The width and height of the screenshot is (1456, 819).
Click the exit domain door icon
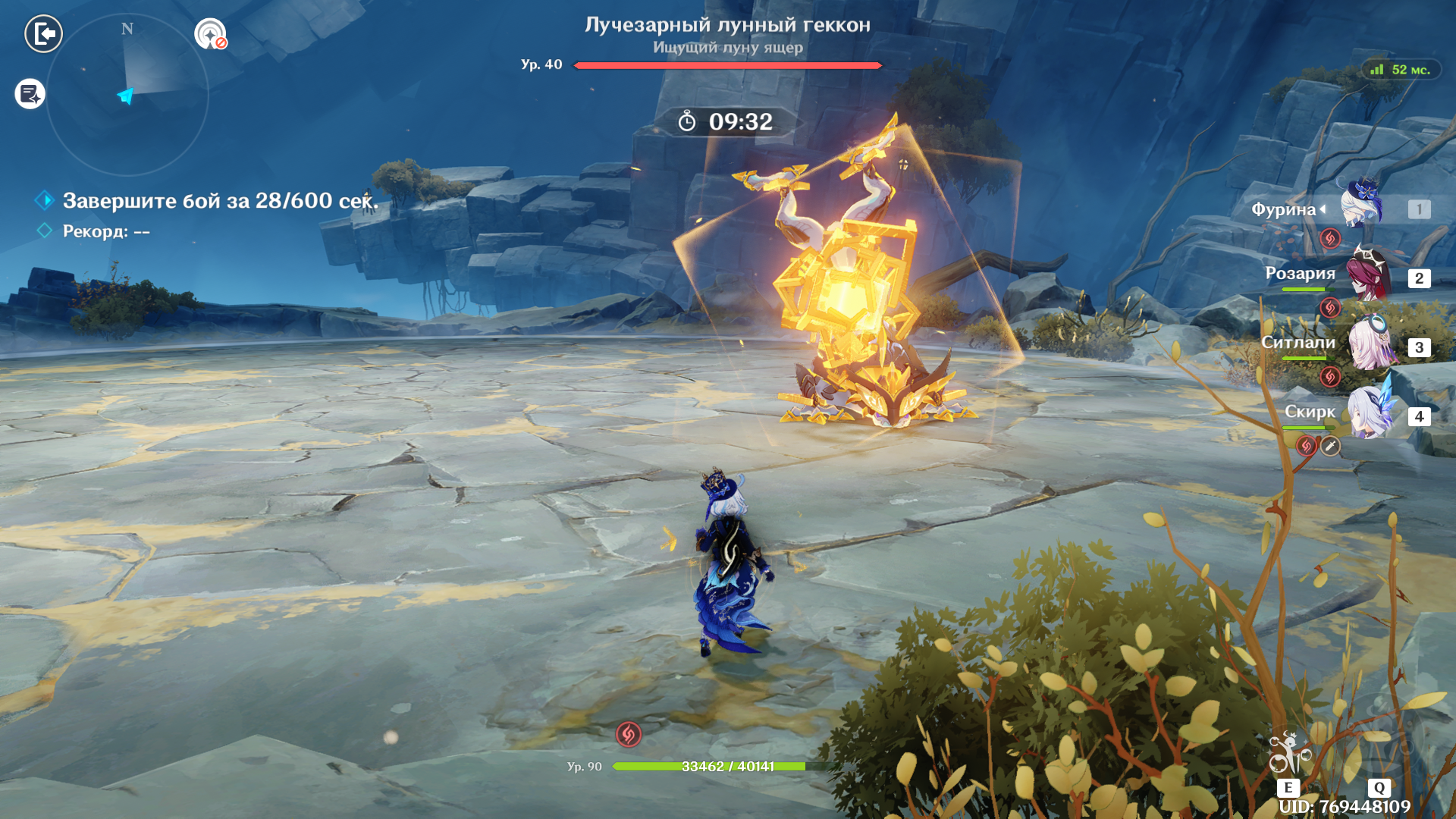click(44, 34)
